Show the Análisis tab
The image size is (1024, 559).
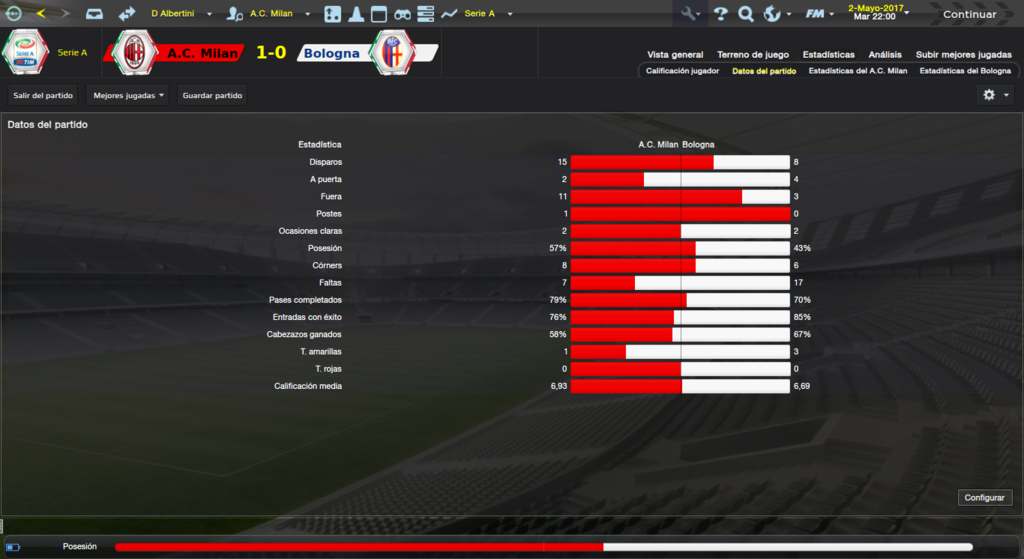pos(885,55)
